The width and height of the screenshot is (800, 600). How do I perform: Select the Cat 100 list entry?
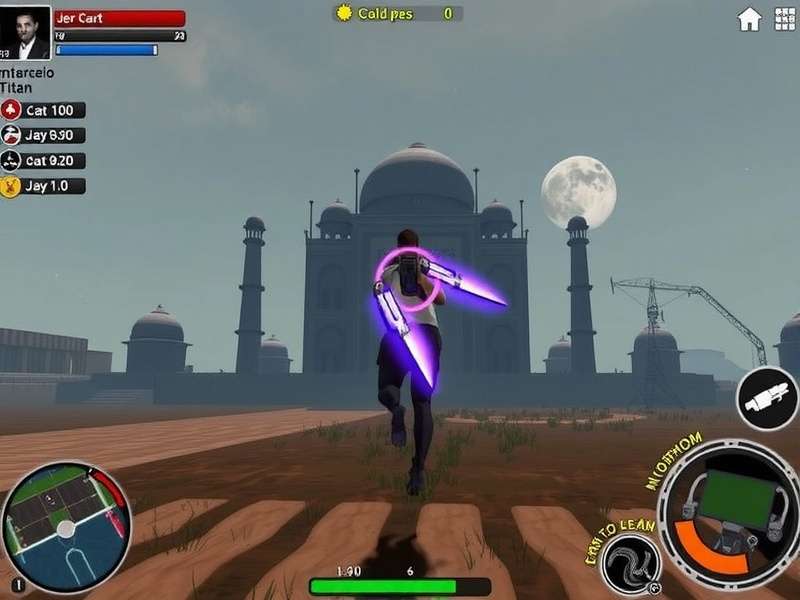coord(43,111)
